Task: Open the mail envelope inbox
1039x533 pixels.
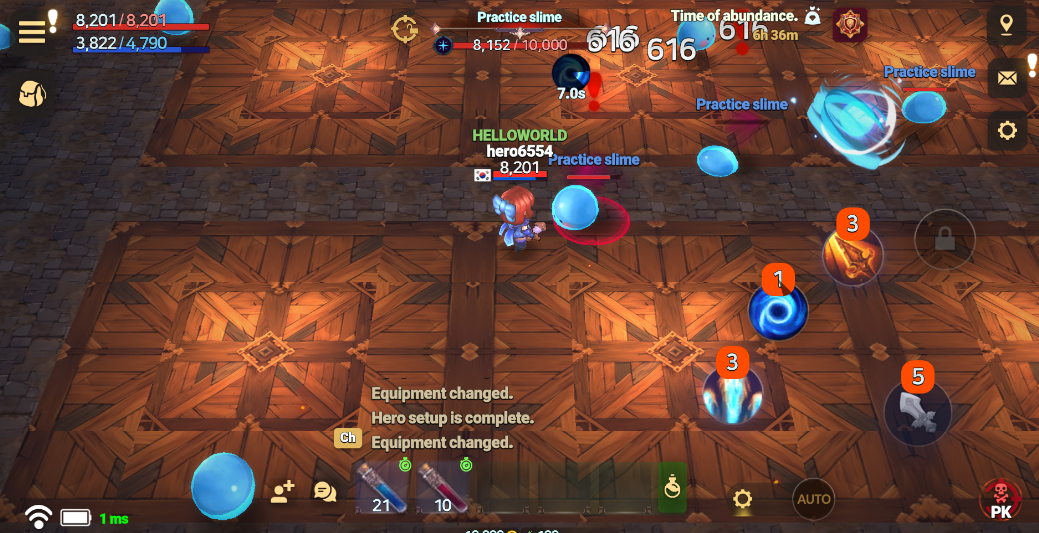Action: [1006, 78]
